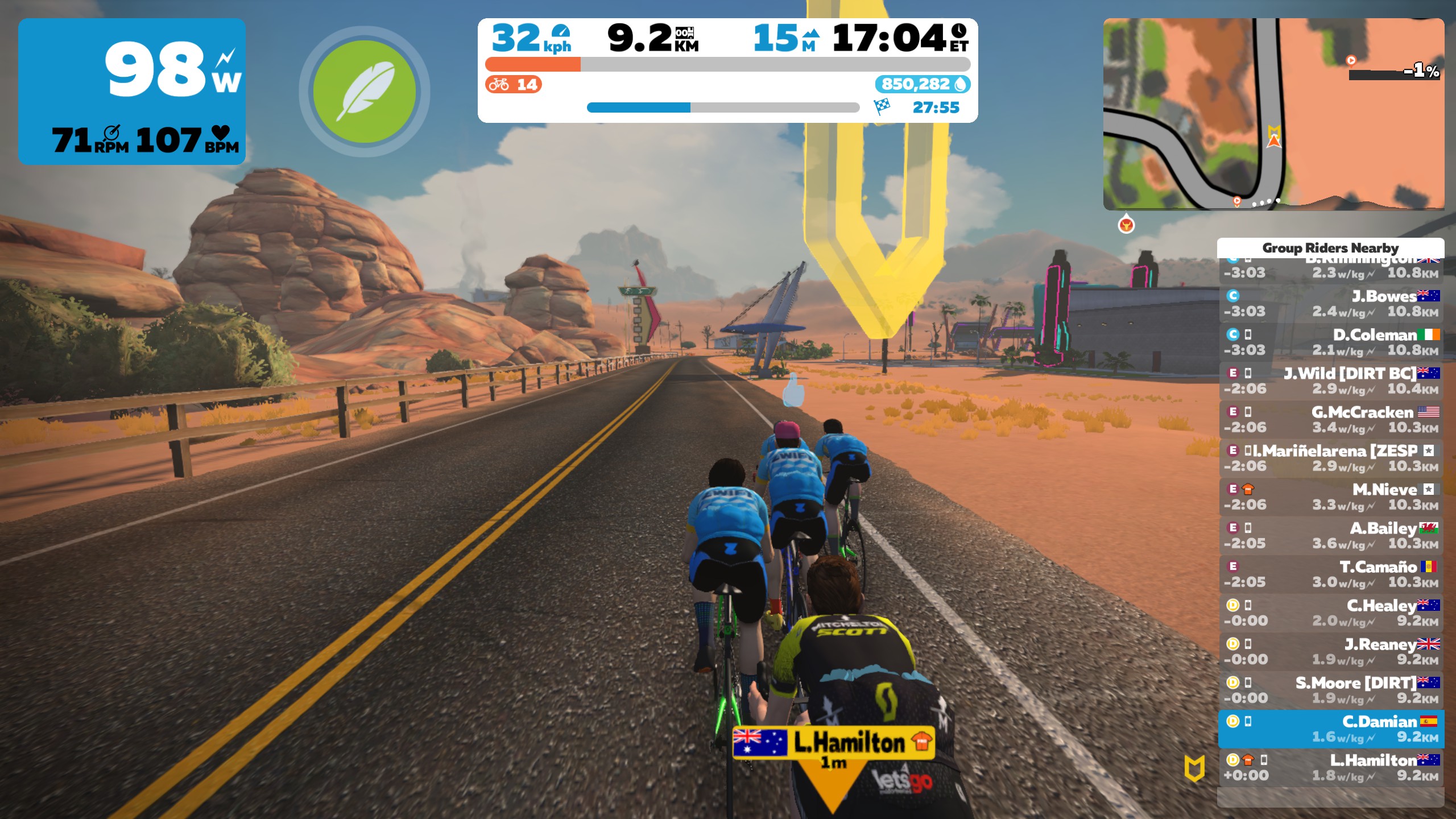Click the Group Riders Nearby header
This screenshot has height=819, width=1456.
(x=1330, y=248)
